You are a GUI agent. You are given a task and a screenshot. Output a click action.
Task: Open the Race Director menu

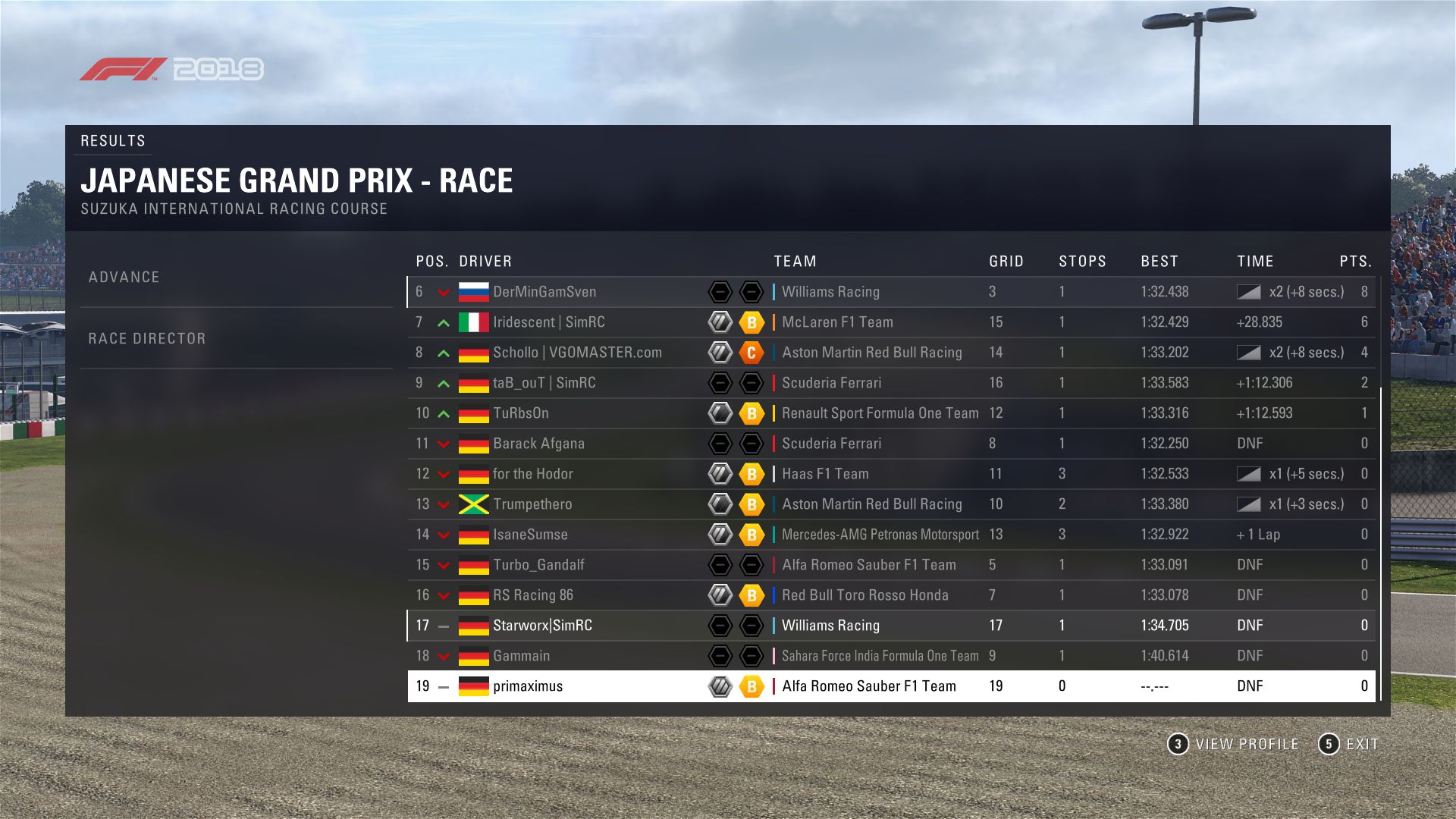[147, 339]
